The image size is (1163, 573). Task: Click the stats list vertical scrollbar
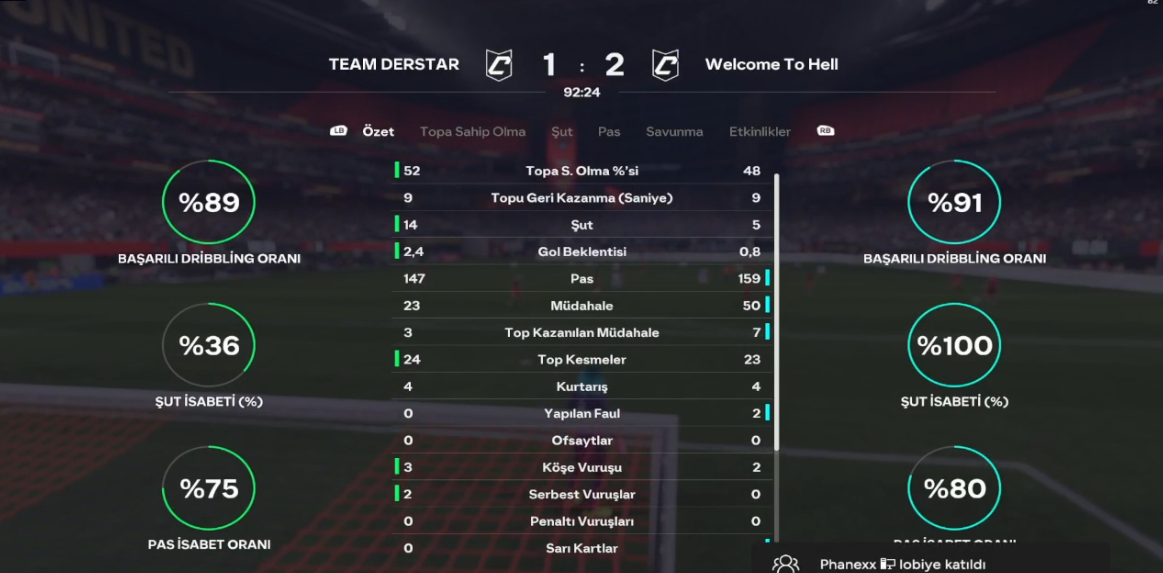[x=777, y=310]
